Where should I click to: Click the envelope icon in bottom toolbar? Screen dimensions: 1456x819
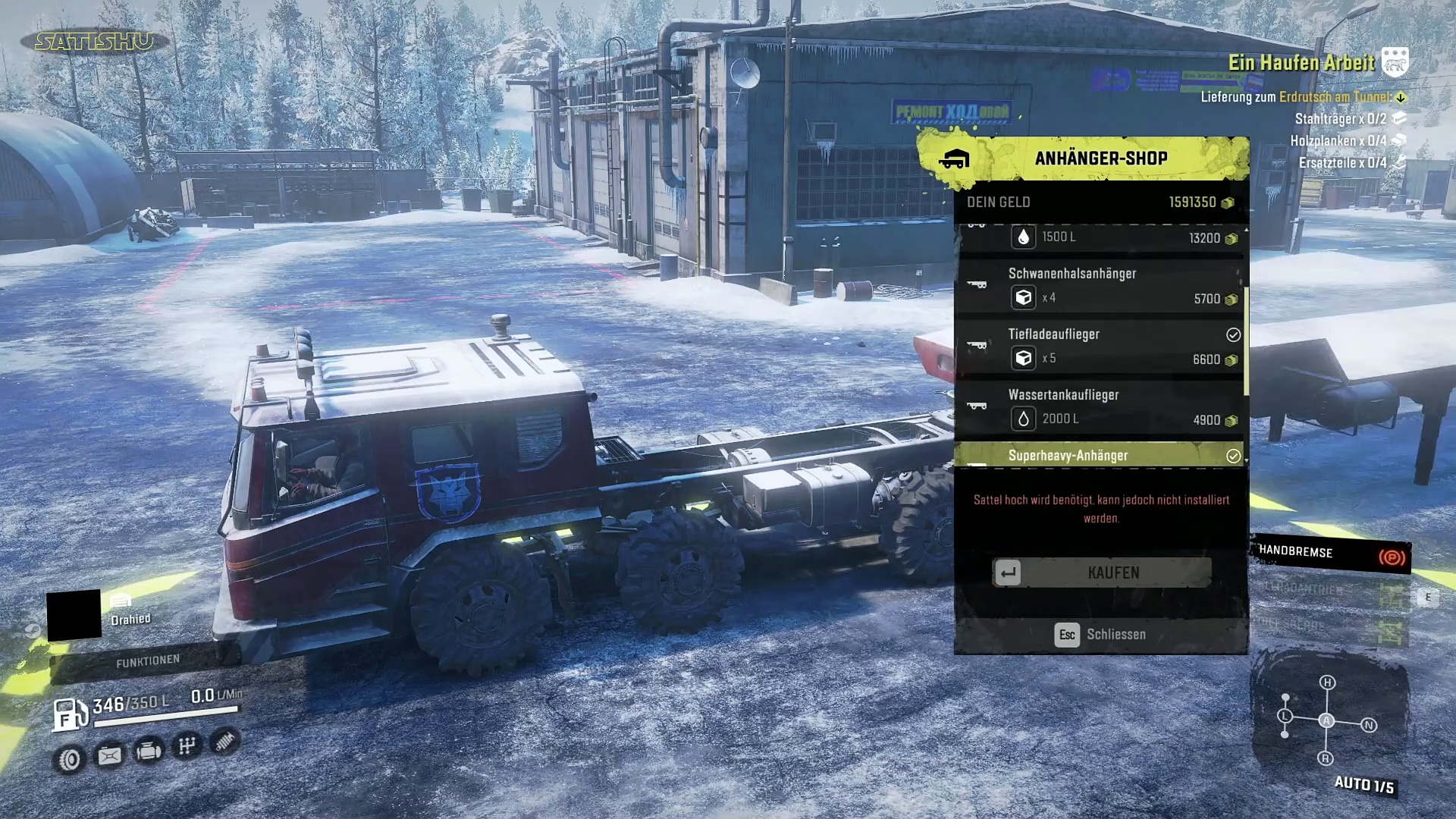click(109, 756)
